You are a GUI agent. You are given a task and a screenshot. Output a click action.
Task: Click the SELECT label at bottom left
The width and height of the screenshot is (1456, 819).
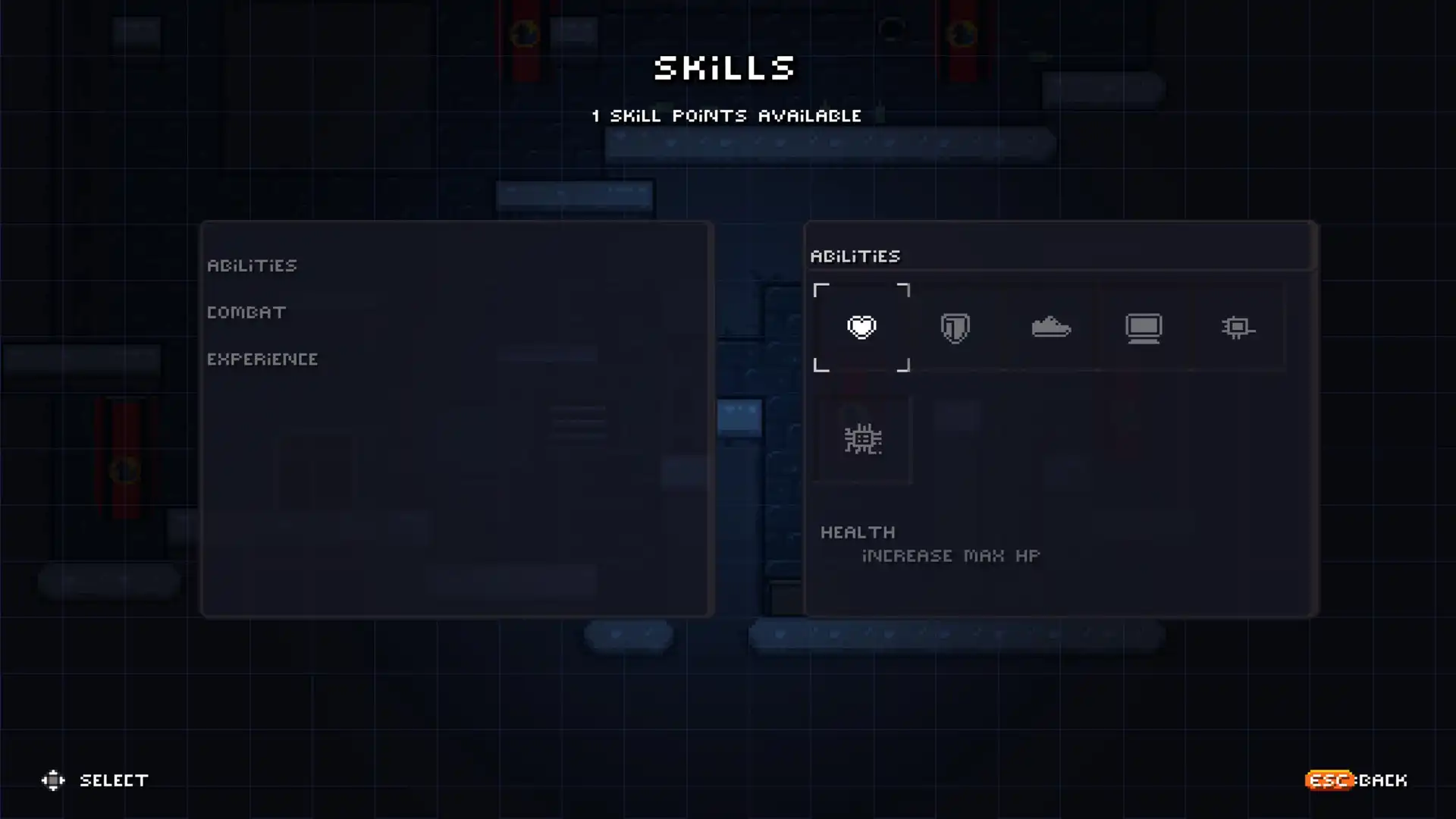click(x=114, y=780)
